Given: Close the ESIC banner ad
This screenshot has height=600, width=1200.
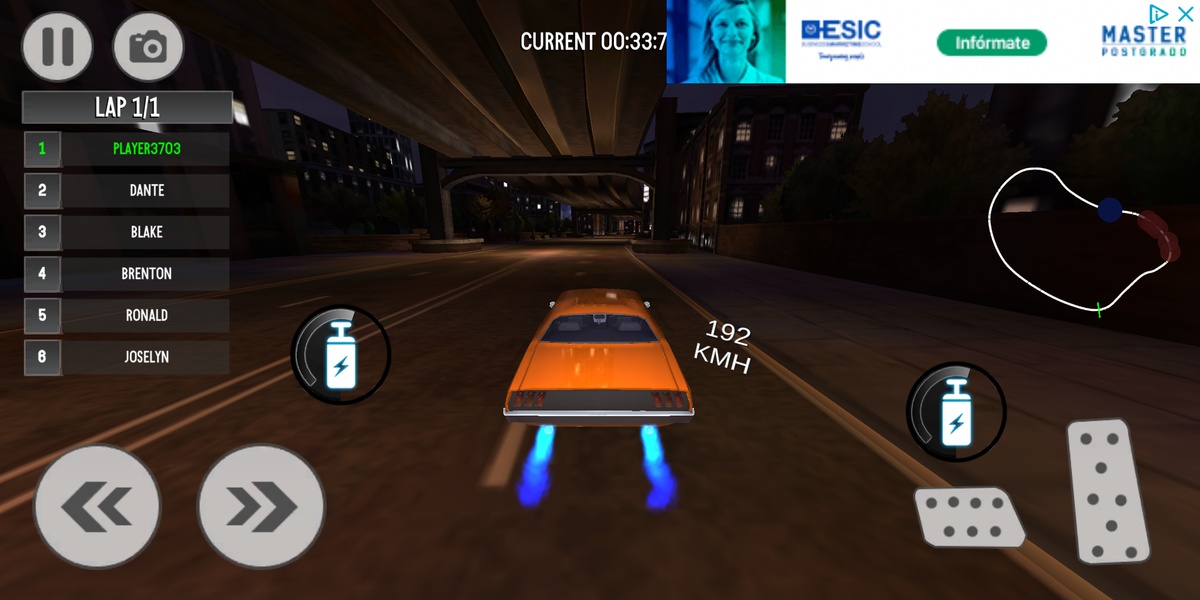Looking at the screenshot, I should coord(1185,13).
